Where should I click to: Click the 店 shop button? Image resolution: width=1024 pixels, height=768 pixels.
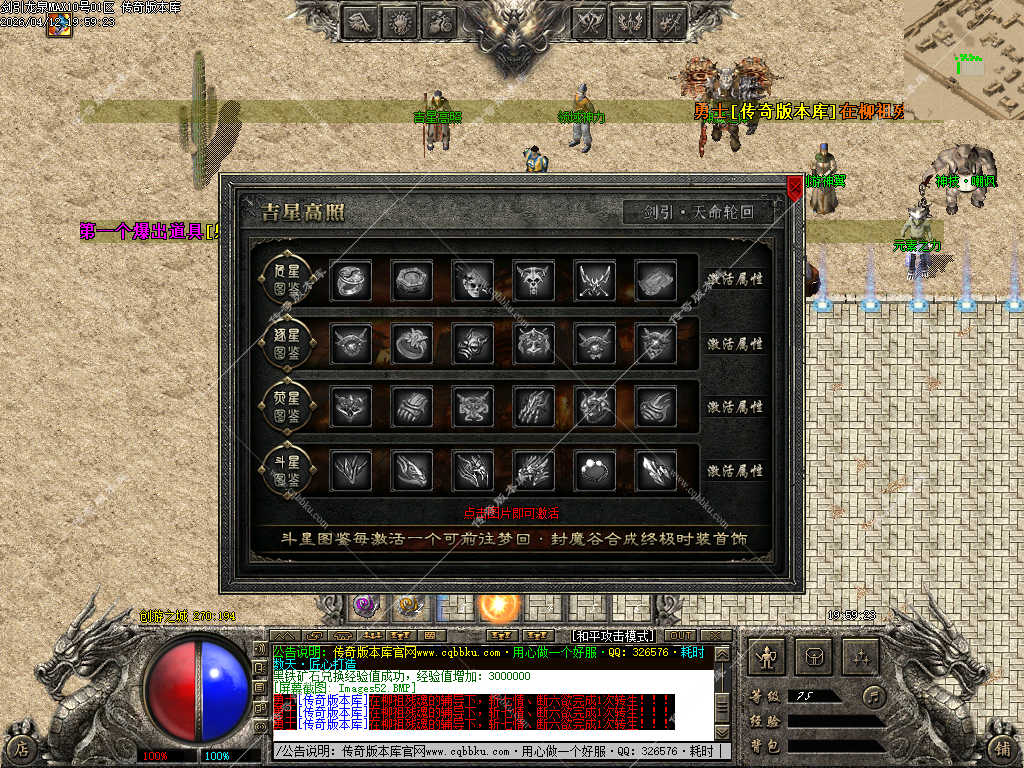pyautogui.click(x=21, y=747)
